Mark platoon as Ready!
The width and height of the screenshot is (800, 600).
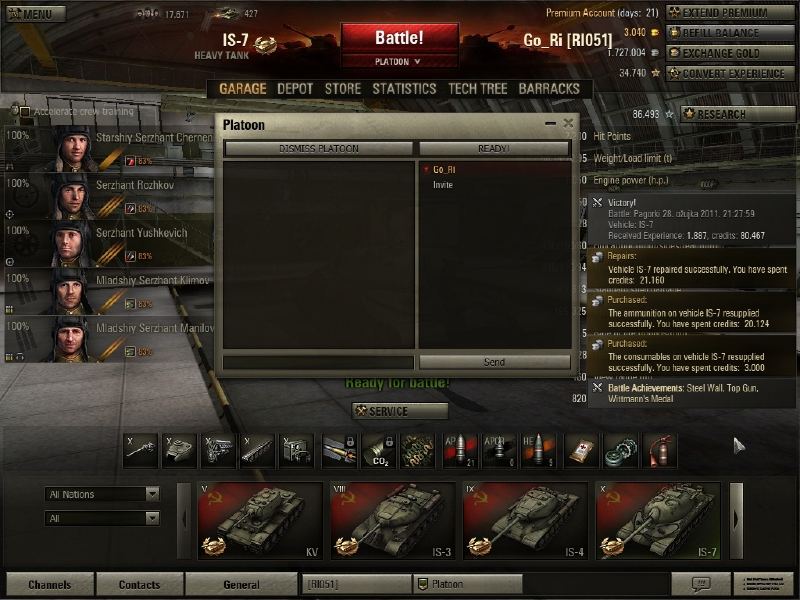click(494, 149)
